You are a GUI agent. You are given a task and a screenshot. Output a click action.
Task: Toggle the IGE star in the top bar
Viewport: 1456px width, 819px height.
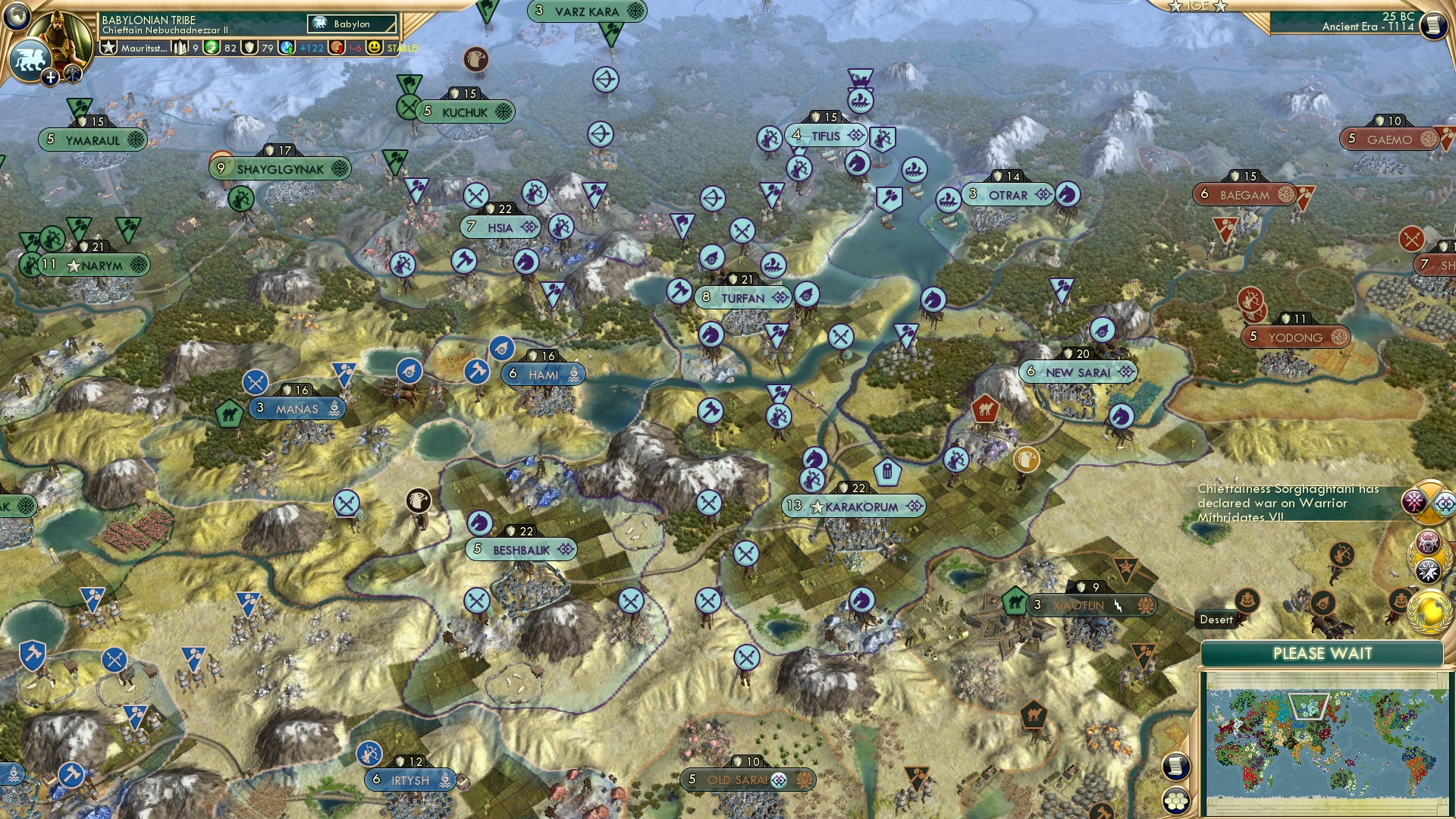pyautogui.click(x=1174, y=7)
